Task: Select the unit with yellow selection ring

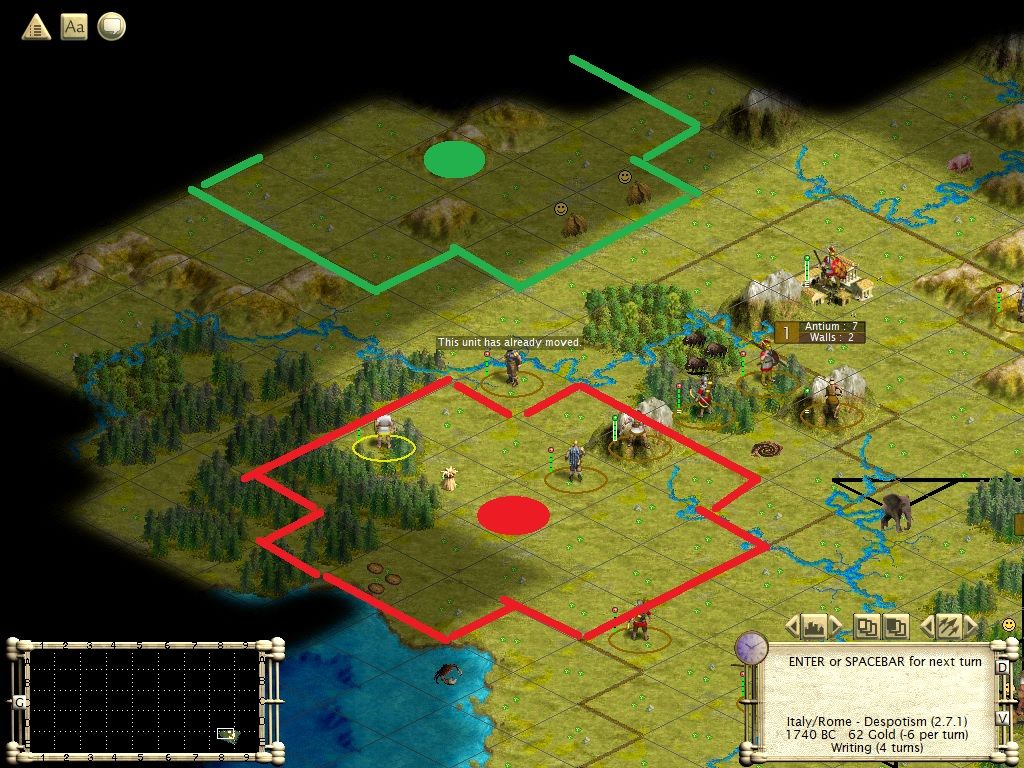Action: 383,433
